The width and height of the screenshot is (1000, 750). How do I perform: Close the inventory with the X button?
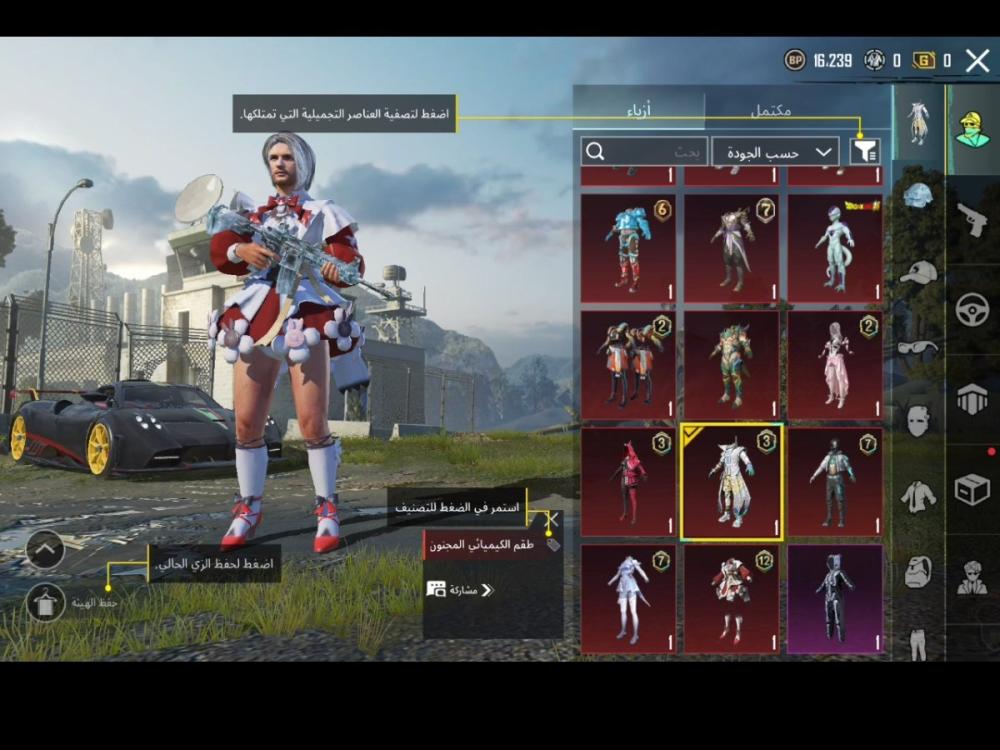[977, 61]
